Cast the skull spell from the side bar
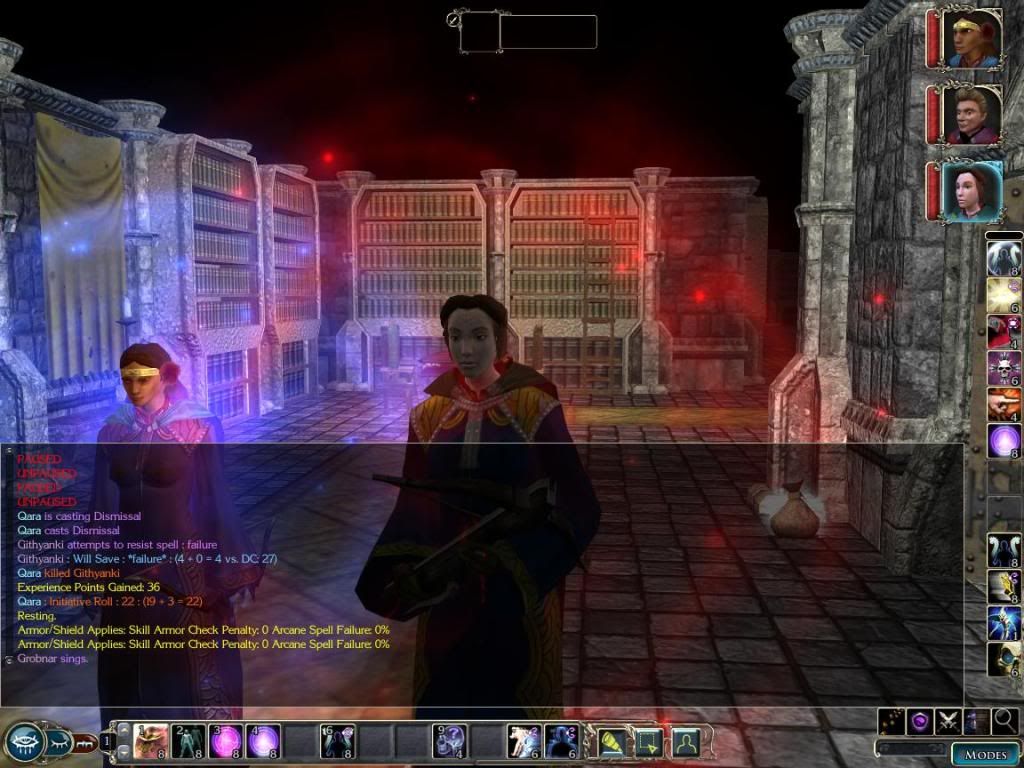Screen dimensions: 1024x768 pyautogui.click(x=1003, y=368)
